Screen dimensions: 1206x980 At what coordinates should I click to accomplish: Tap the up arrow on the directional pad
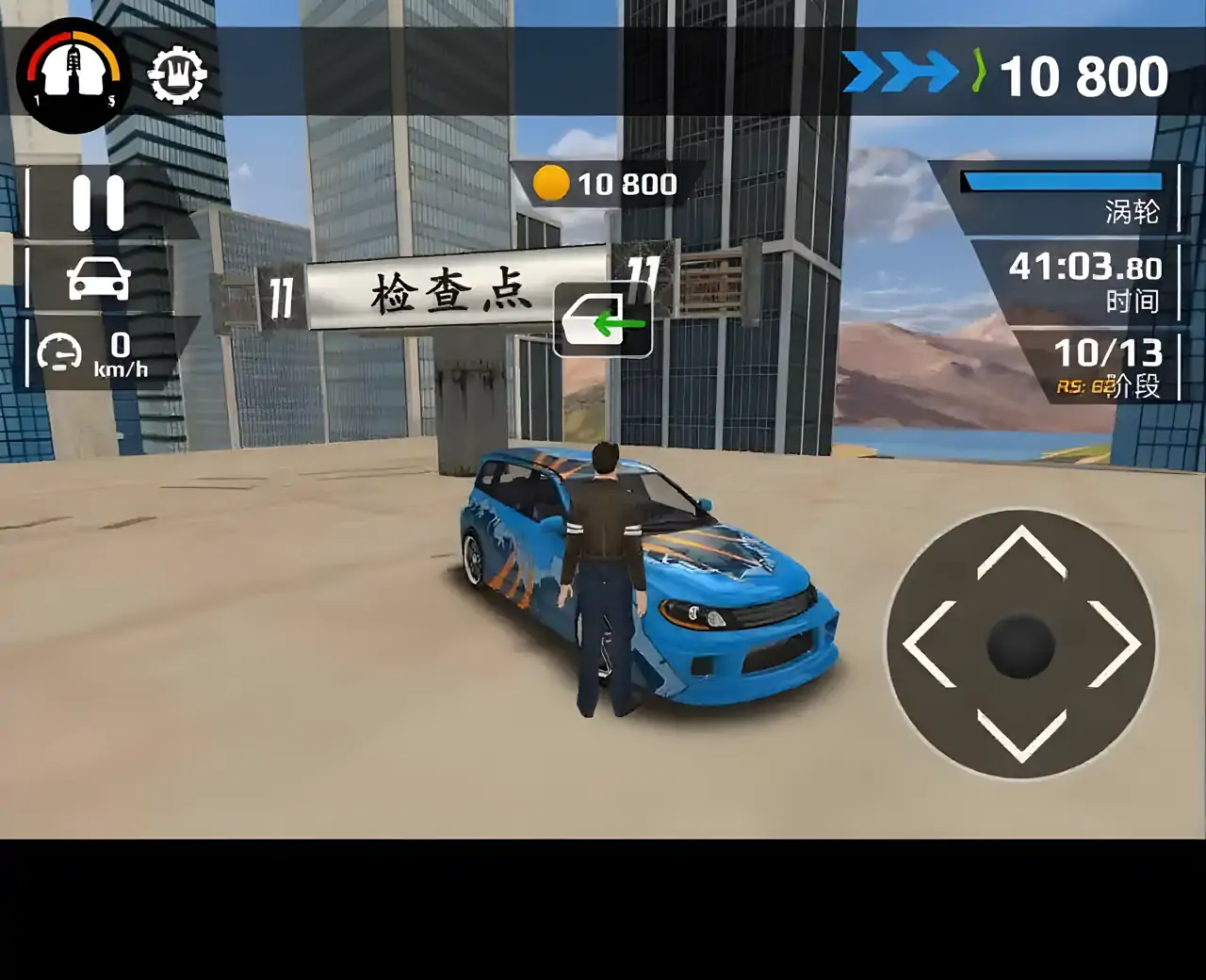tap(1021, 554)
